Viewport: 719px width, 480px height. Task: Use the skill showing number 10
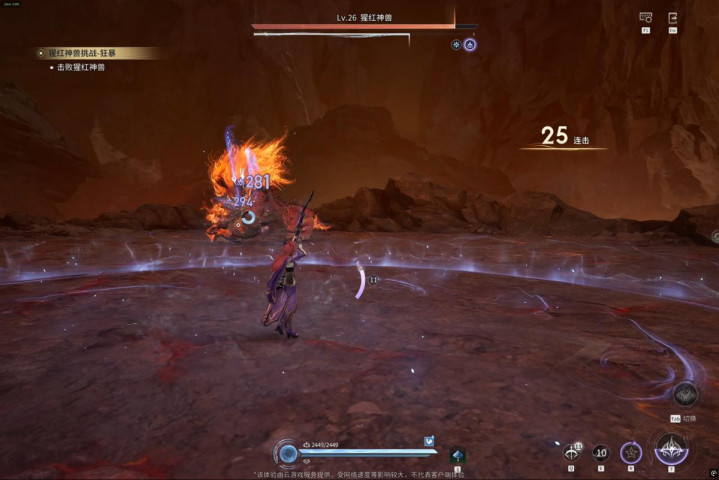600,452
